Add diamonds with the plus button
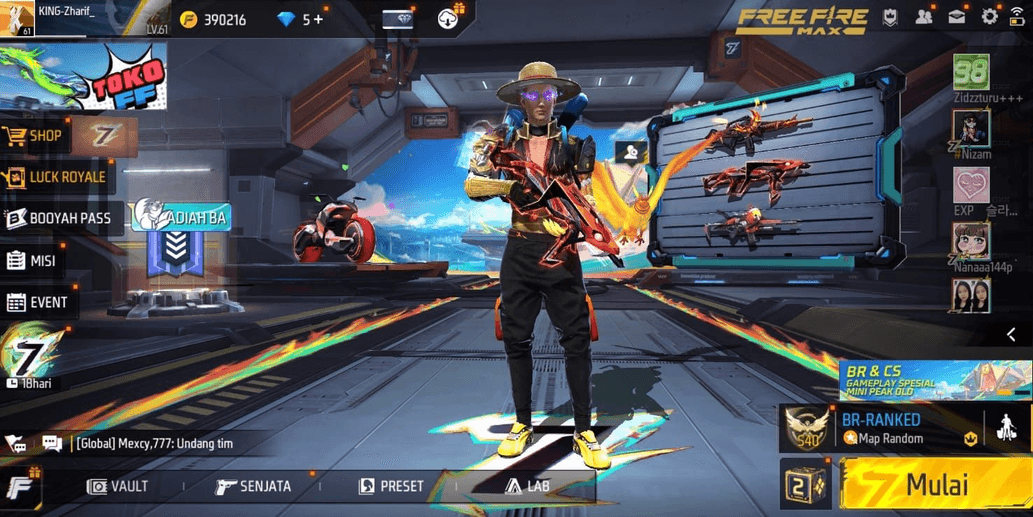The height and width of the screenshot is (517, 1033). click(318, 19)
